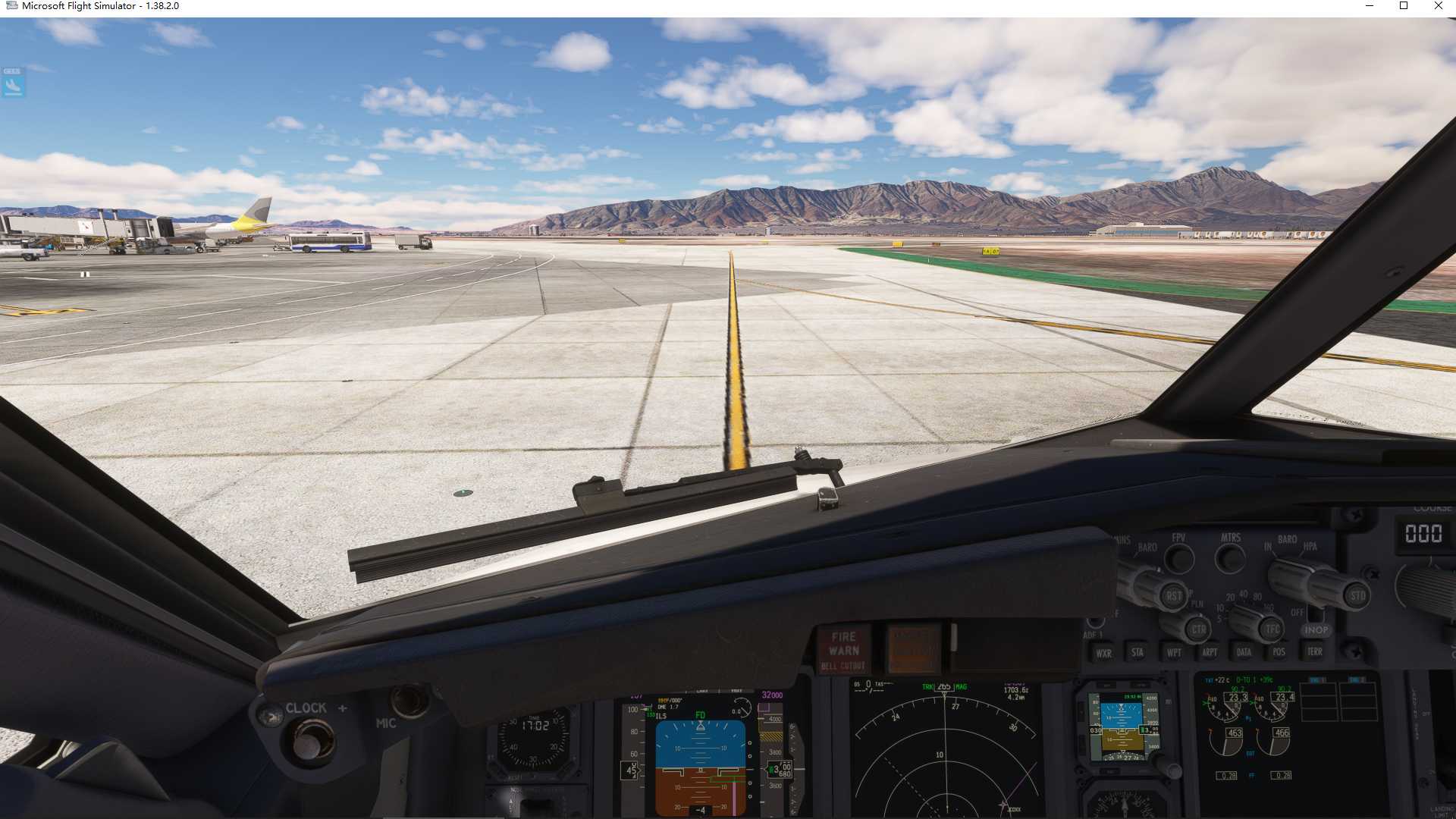
Task: Push the STD barometer knob button
Action: point(1357,596)
